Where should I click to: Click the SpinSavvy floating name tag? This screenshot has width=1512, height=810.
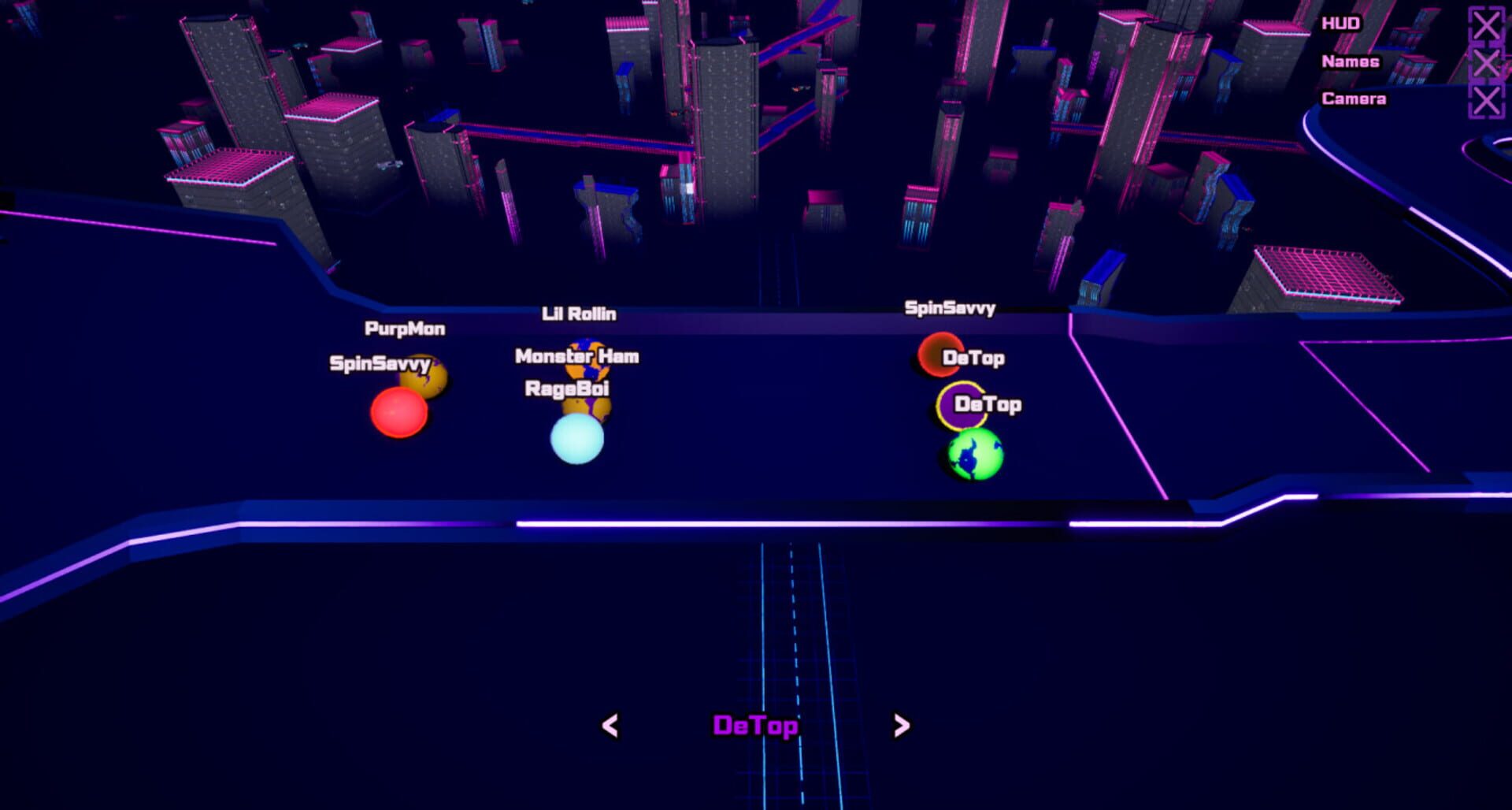click(x=950, y=310)
